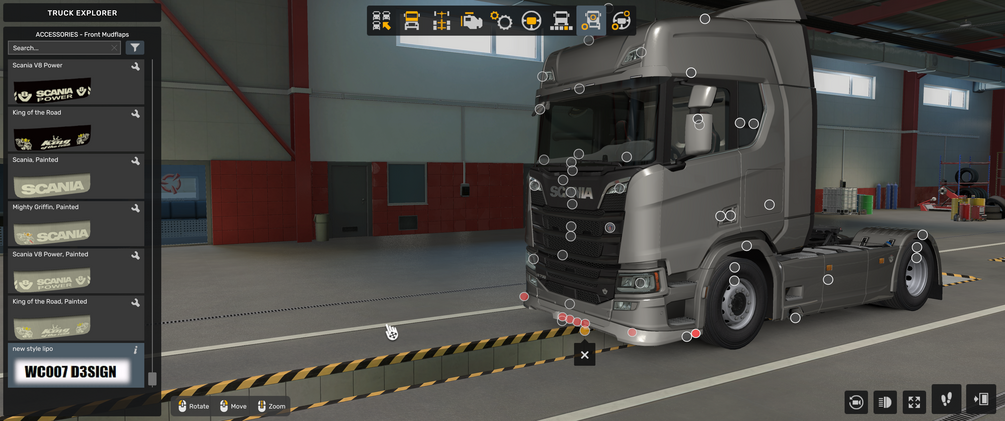Close the accessory selection with the X button
The height and width of the screenshot is (421, 1005).
[x=585, y=354]
